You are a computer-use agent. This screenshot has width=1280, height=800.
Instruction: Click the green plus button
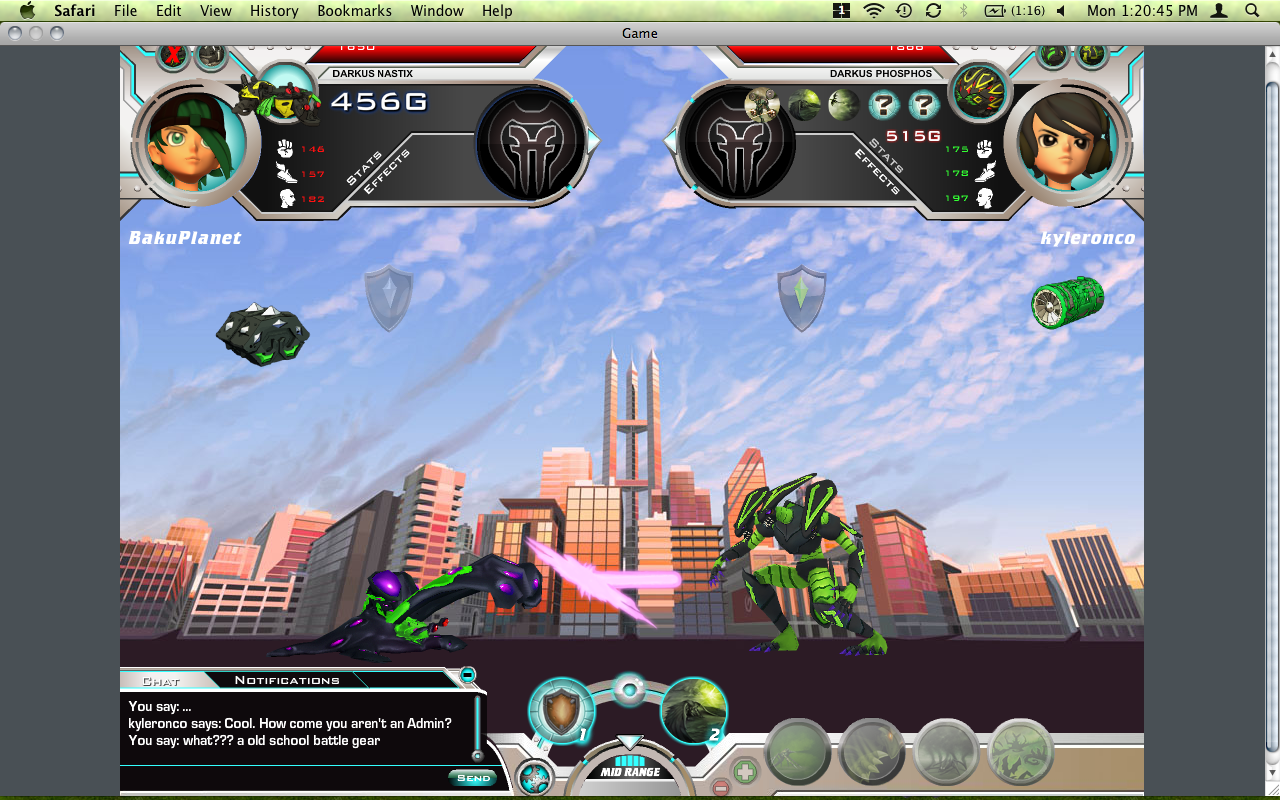744,771
